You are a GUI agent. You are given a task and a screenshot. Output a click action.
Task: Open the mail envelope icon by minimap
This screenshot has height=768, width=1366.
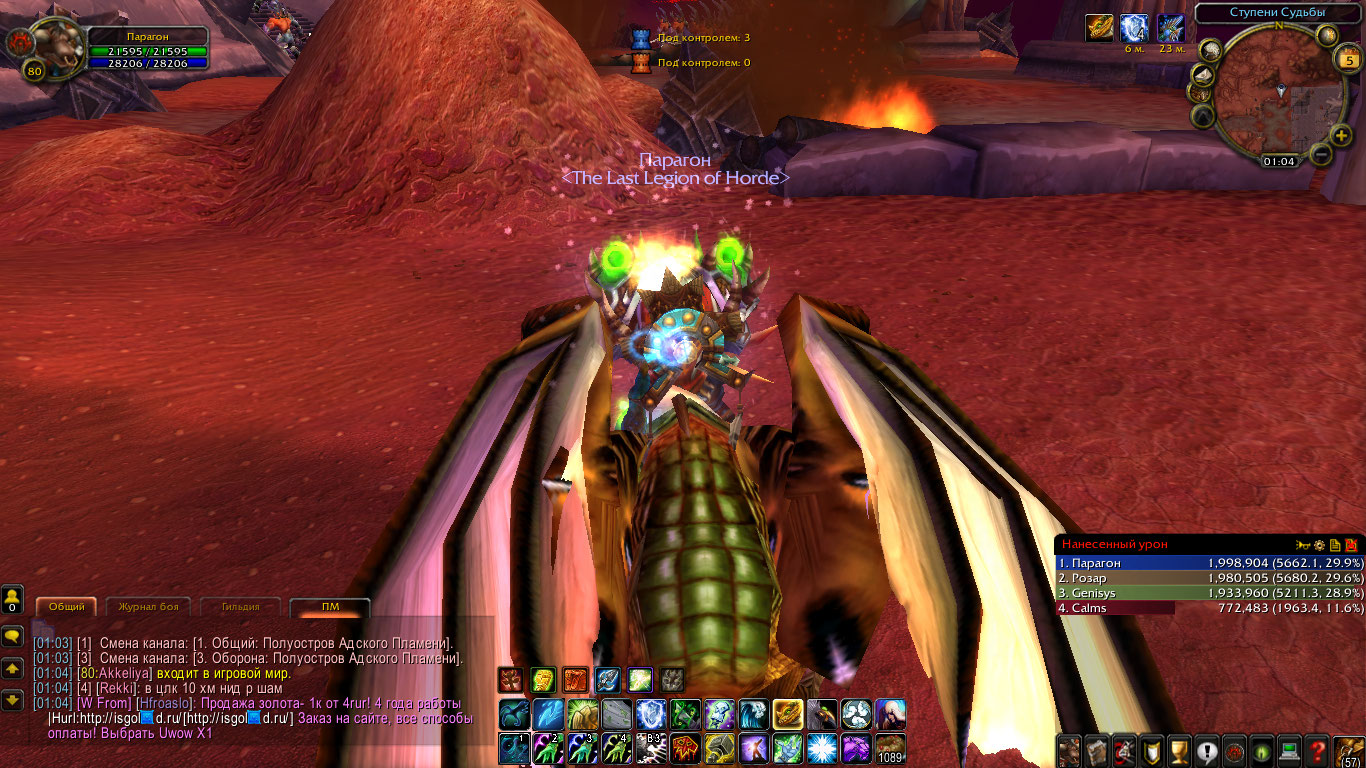[x=1204, y=76]
